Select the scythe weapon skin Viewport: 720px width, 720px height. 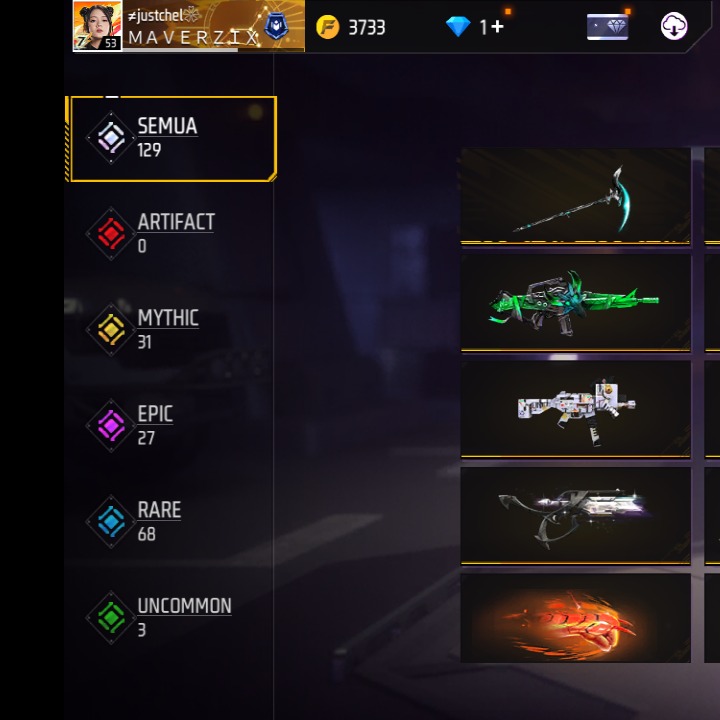pos(575,196)
